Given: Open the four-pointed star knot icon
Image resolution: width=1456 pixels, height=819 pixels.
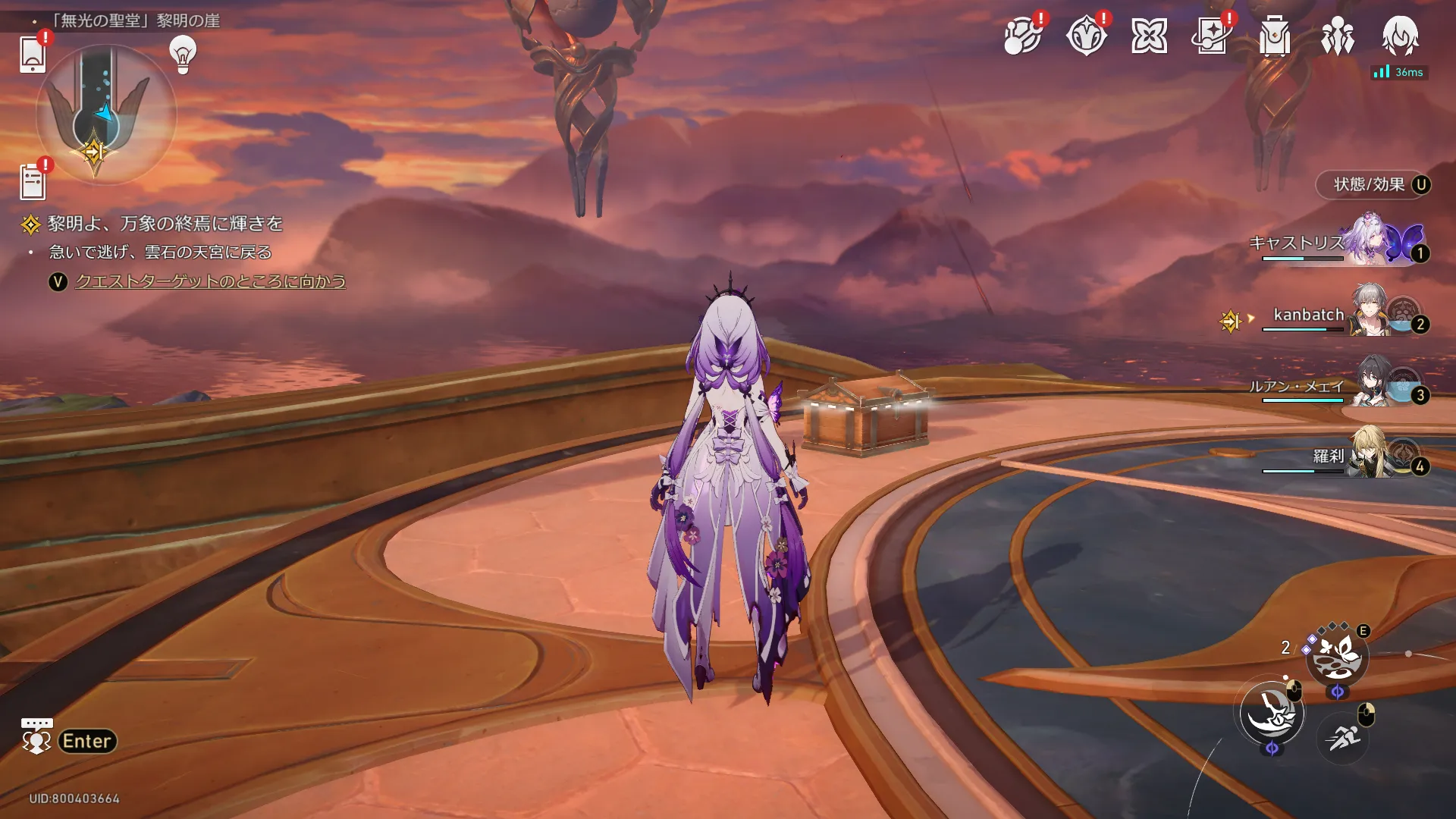Looking at the screenshot, I should pyautogui.click(x=1149, y=36).
